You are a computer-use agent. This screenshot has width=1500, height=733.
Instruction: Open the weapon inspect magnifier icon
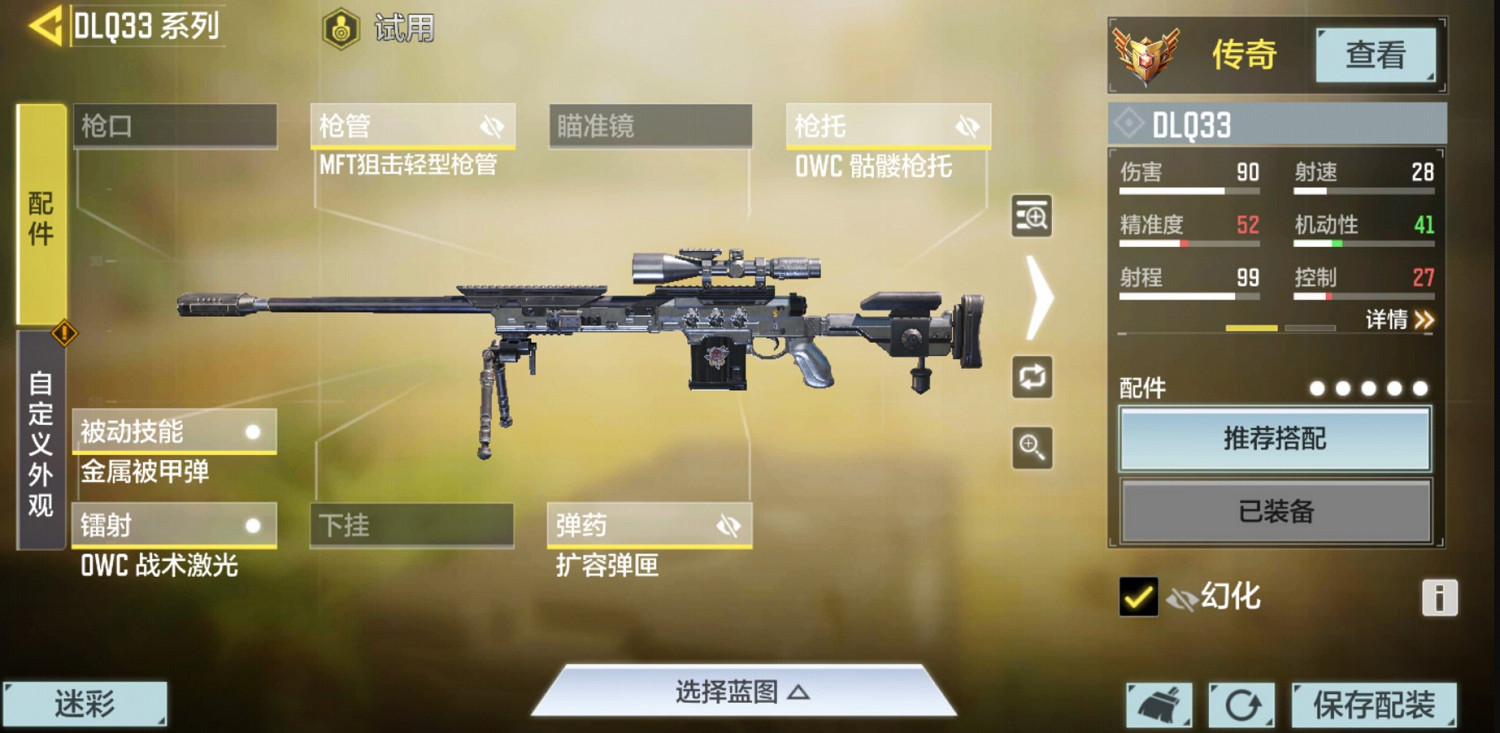point(1032,217)
